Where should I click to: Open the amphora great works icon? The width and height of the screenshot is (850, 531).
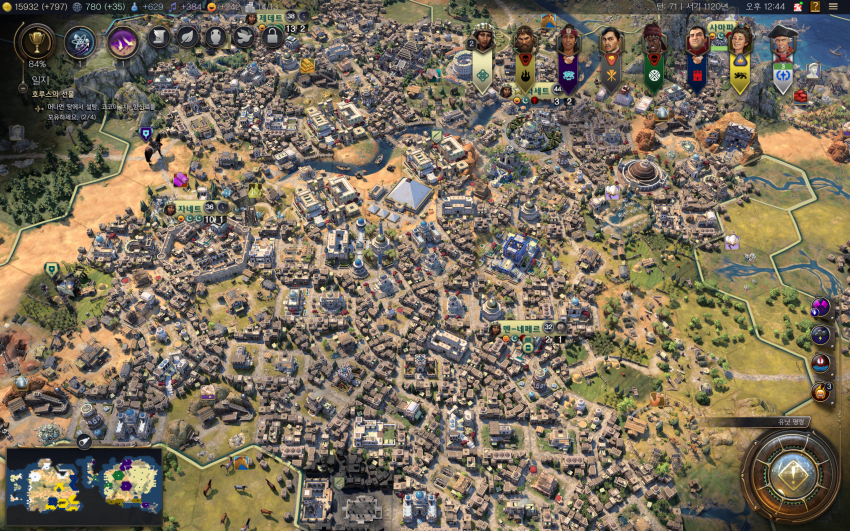coord(216,37)
